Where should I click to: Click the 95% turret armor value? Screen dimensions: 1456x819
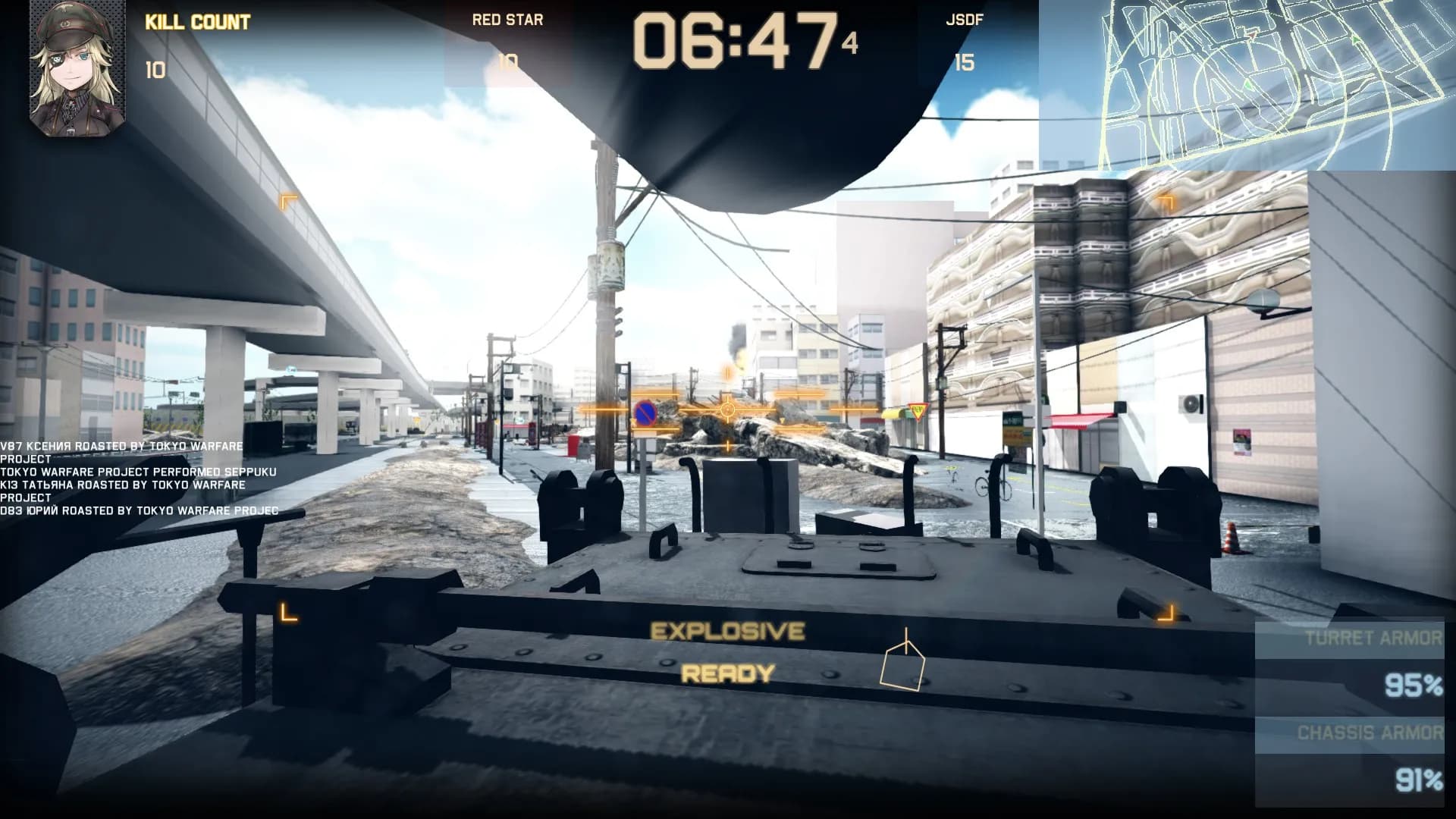[1413, 684]
